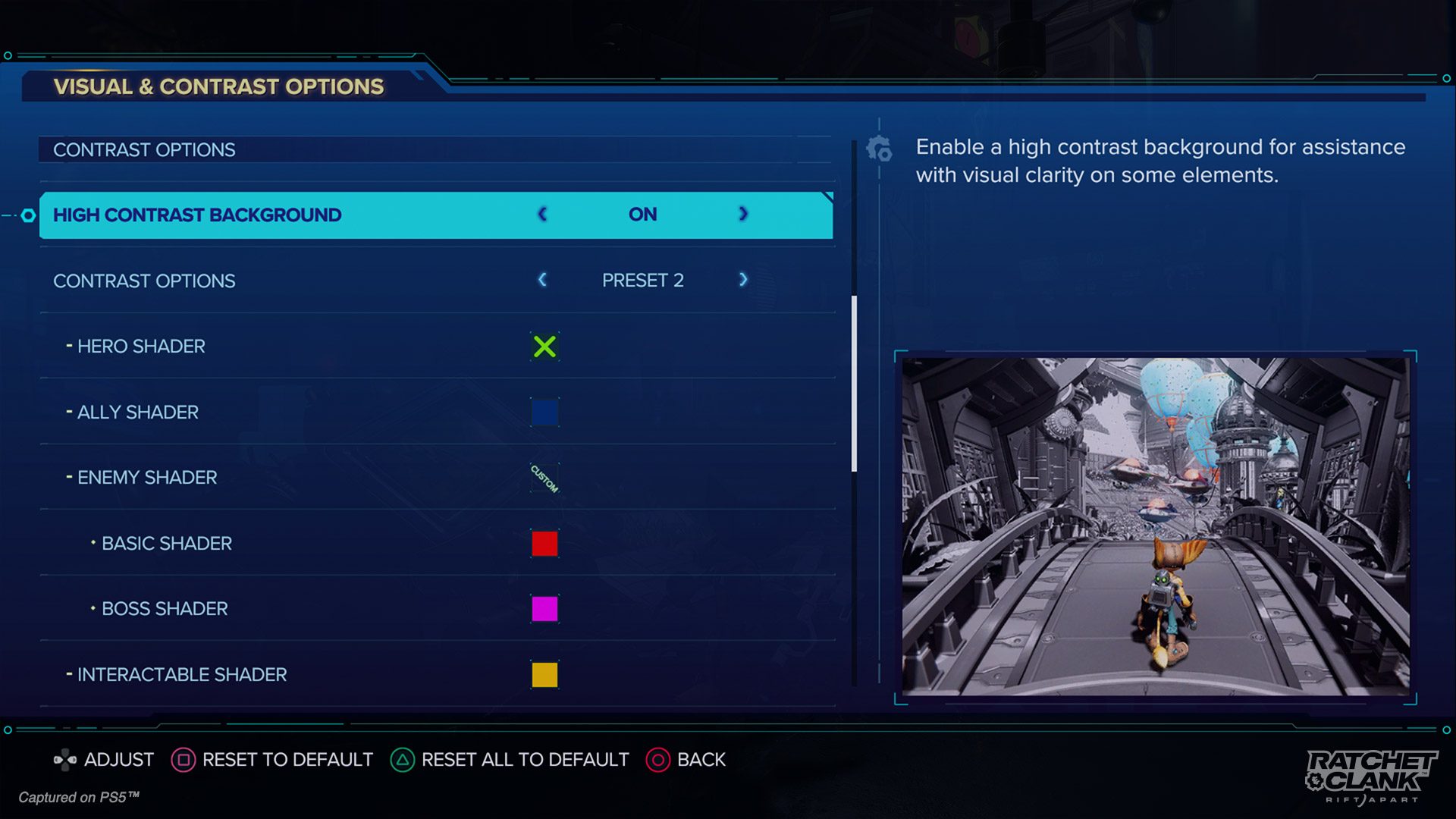Click the right arrow on High Contrast Background
Viewport: 1456px width, 819px height.
pos(742,215)
